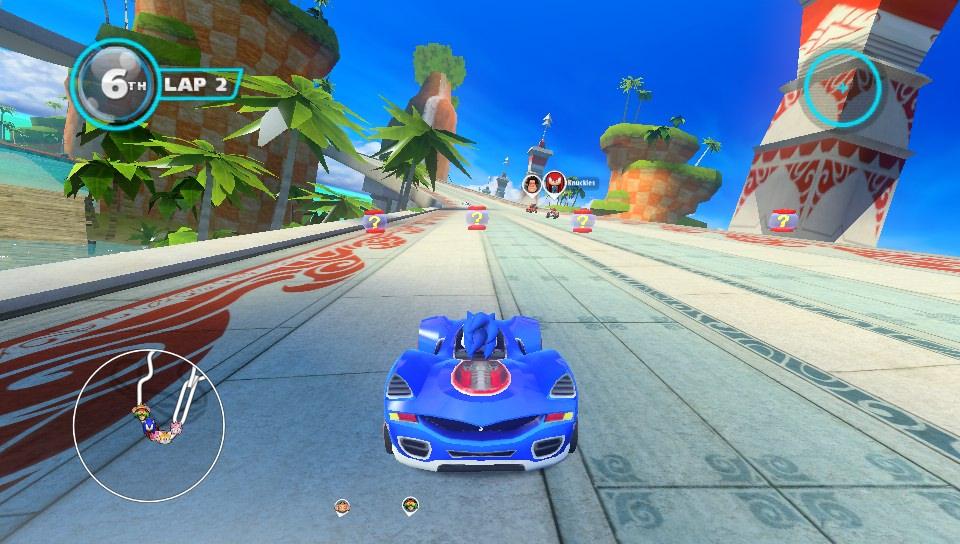Select the empty item slot ring
The height and width of the screenshot is (544, 960).
843,87
